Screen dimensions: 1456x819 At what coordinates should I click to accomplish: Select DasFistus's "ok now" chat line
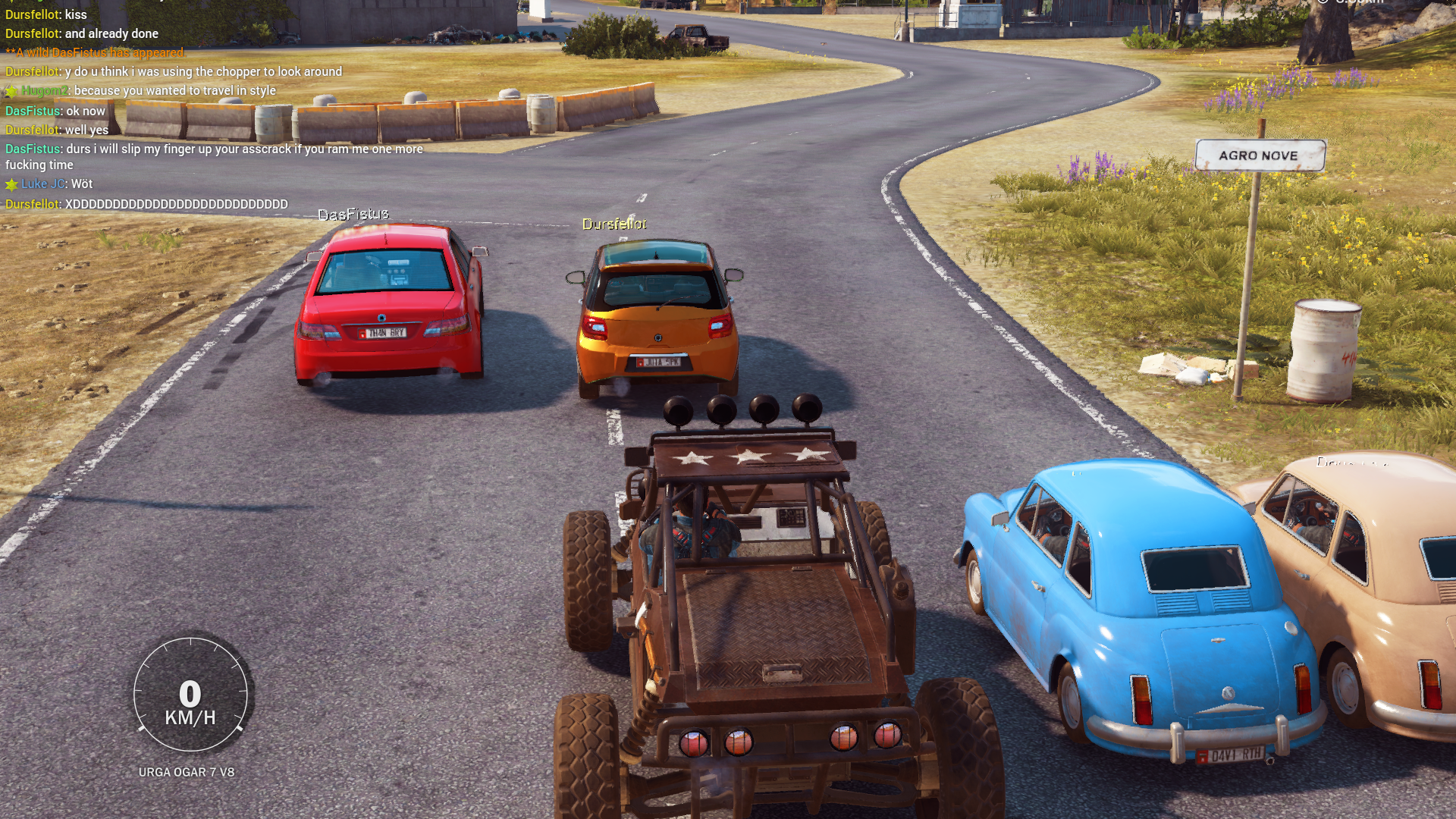coord(55,111)
